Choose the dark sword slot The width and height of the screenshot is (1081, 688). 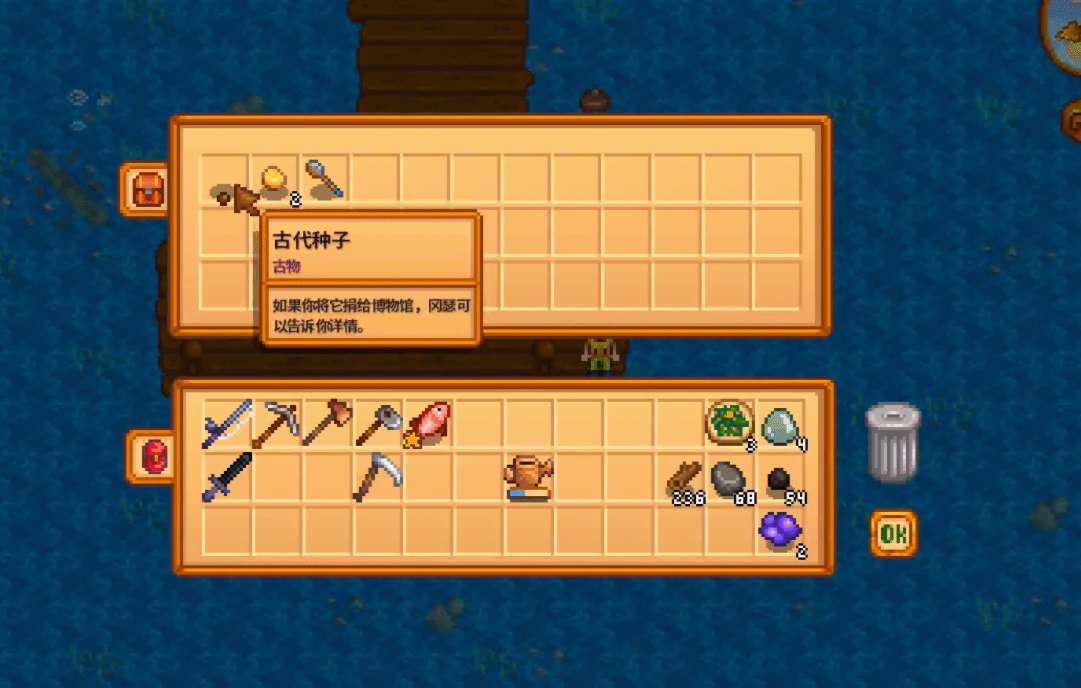[227, 477]
